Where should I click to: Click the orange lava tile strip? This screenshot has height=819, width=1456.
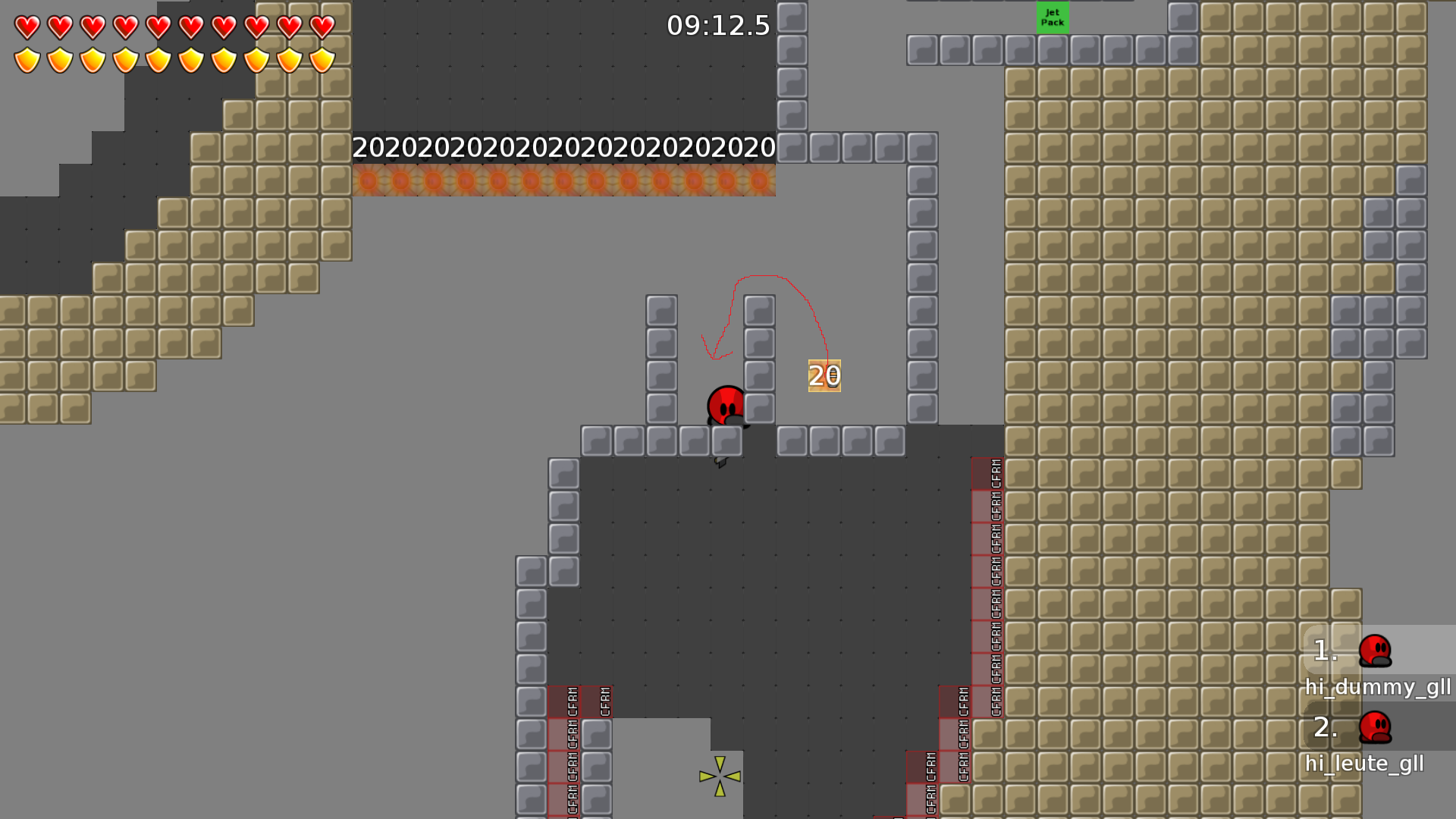564,182
